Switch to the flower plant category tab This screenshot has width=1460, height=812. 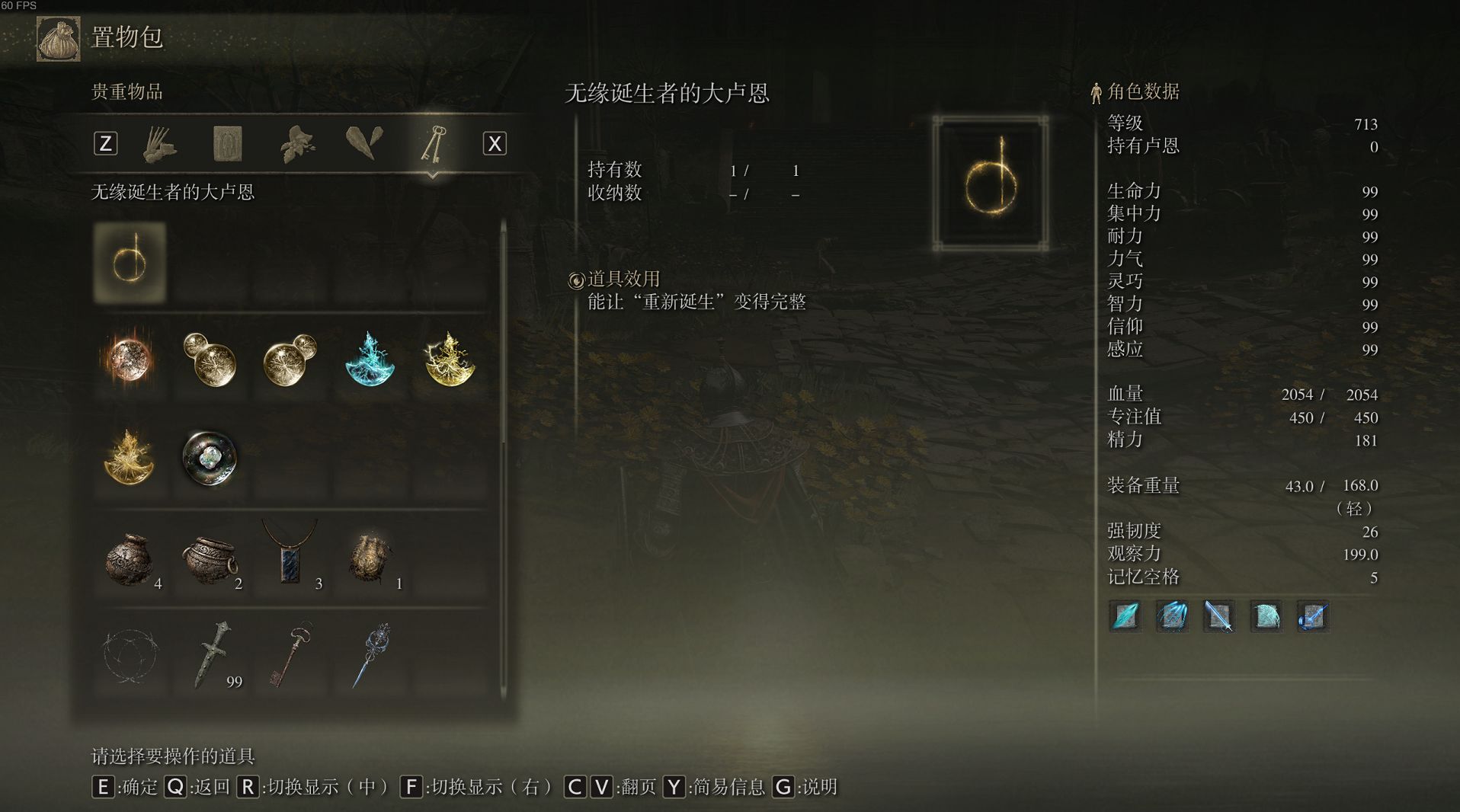point(296,143)
